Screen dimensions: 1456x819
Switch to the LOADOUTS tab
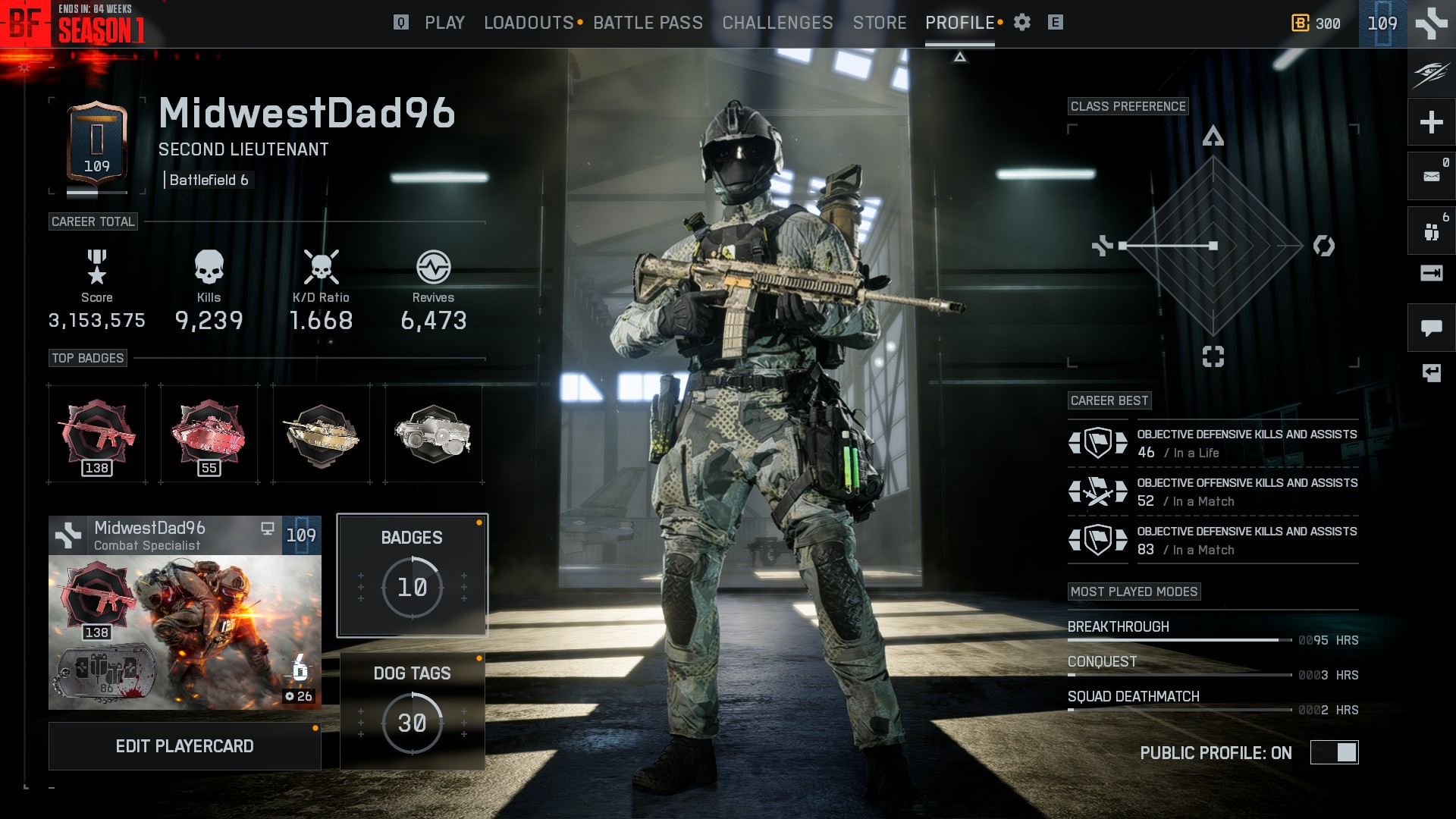point(529,23)
